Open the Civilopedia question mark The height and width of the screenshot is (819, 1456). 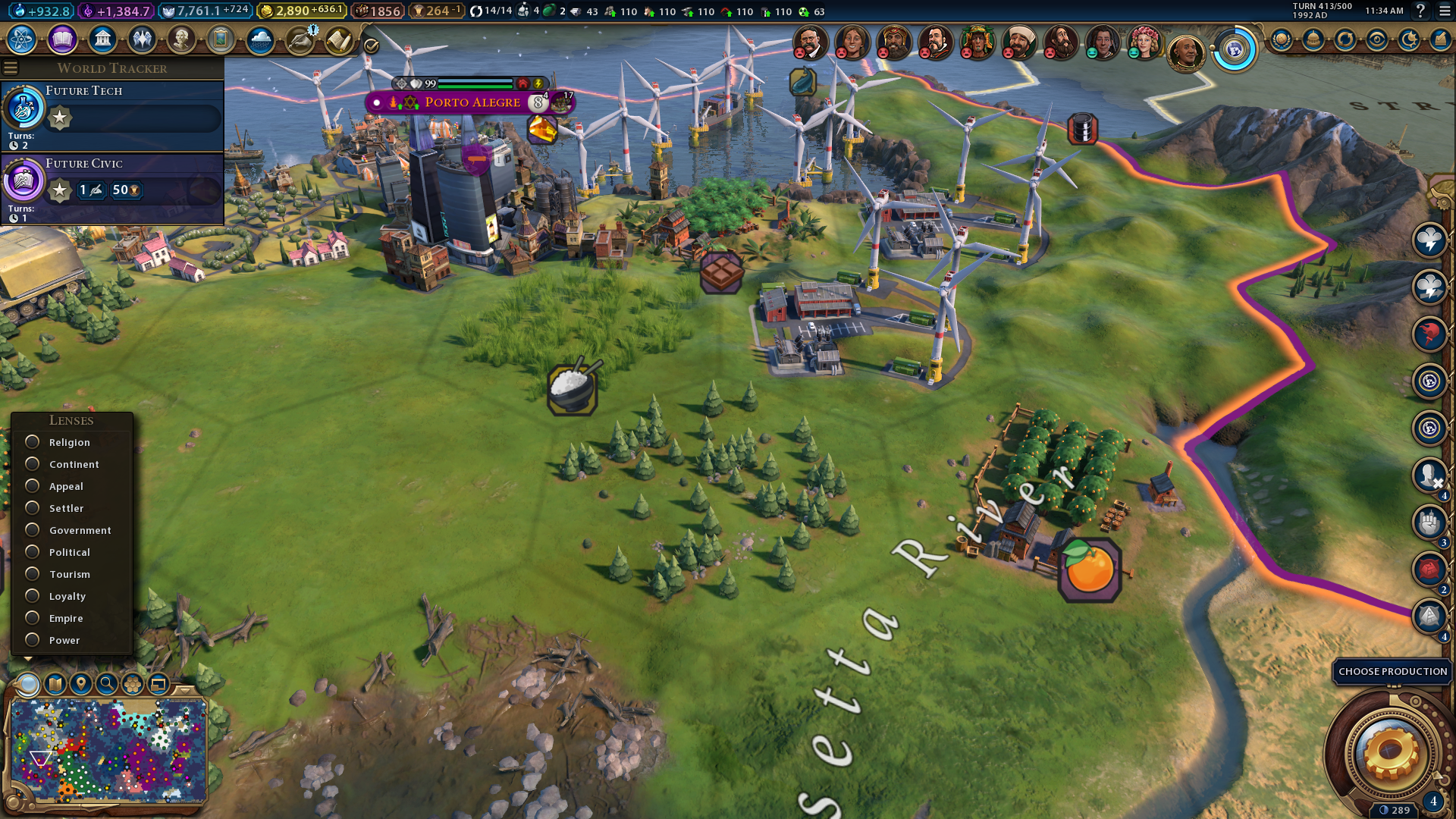[x=1421, y=11]
